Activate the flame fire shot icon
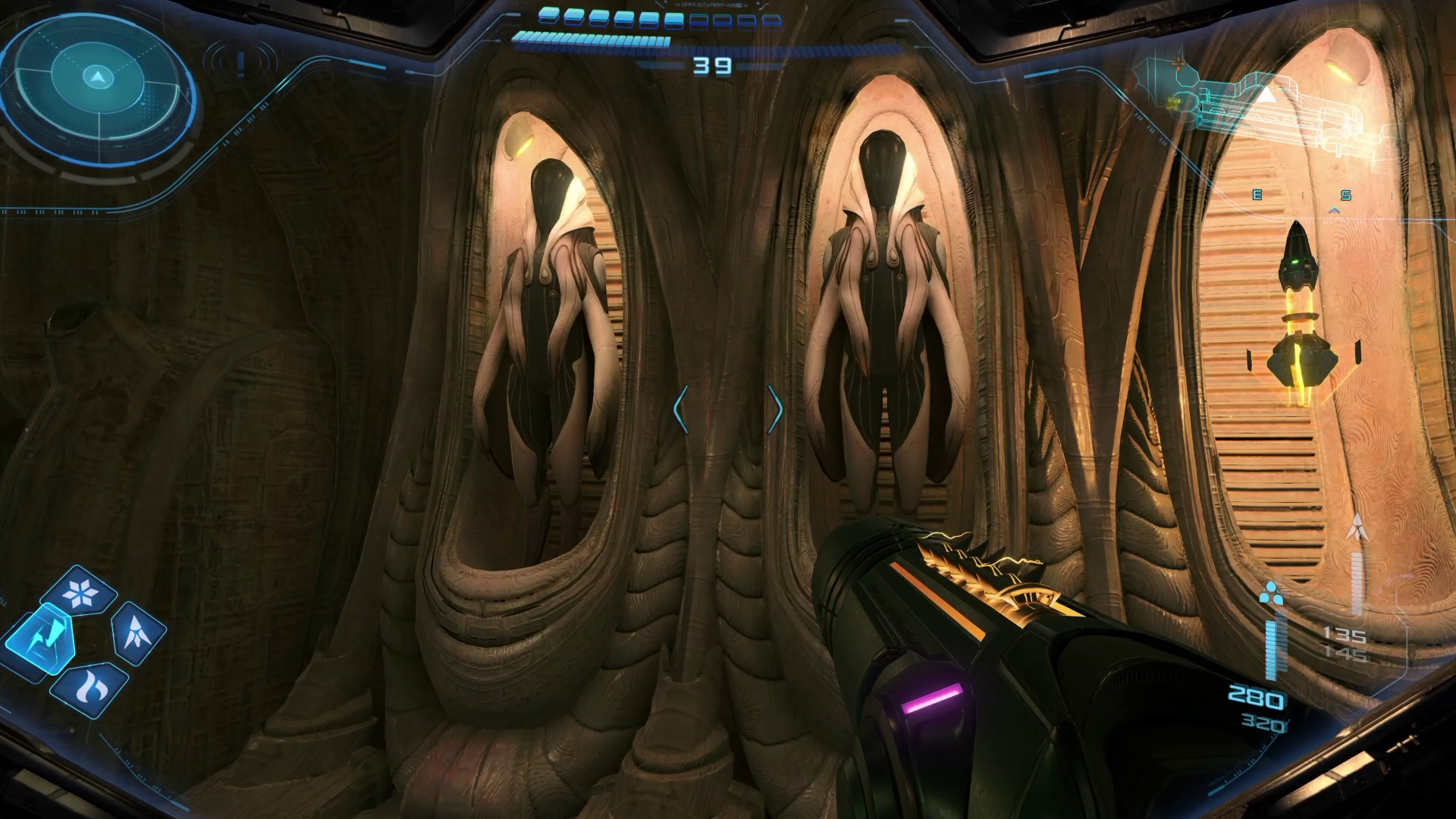This screenshot has width=1456, height=819. 90,687
